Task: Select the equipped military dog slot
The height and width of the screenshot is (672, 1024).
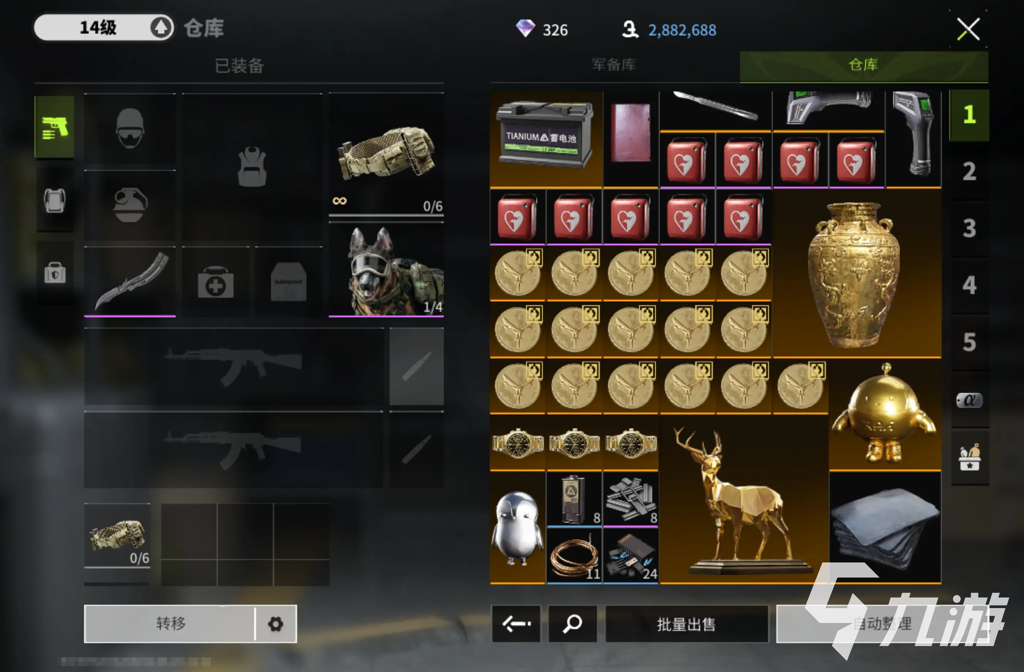Action: [386, 271]
